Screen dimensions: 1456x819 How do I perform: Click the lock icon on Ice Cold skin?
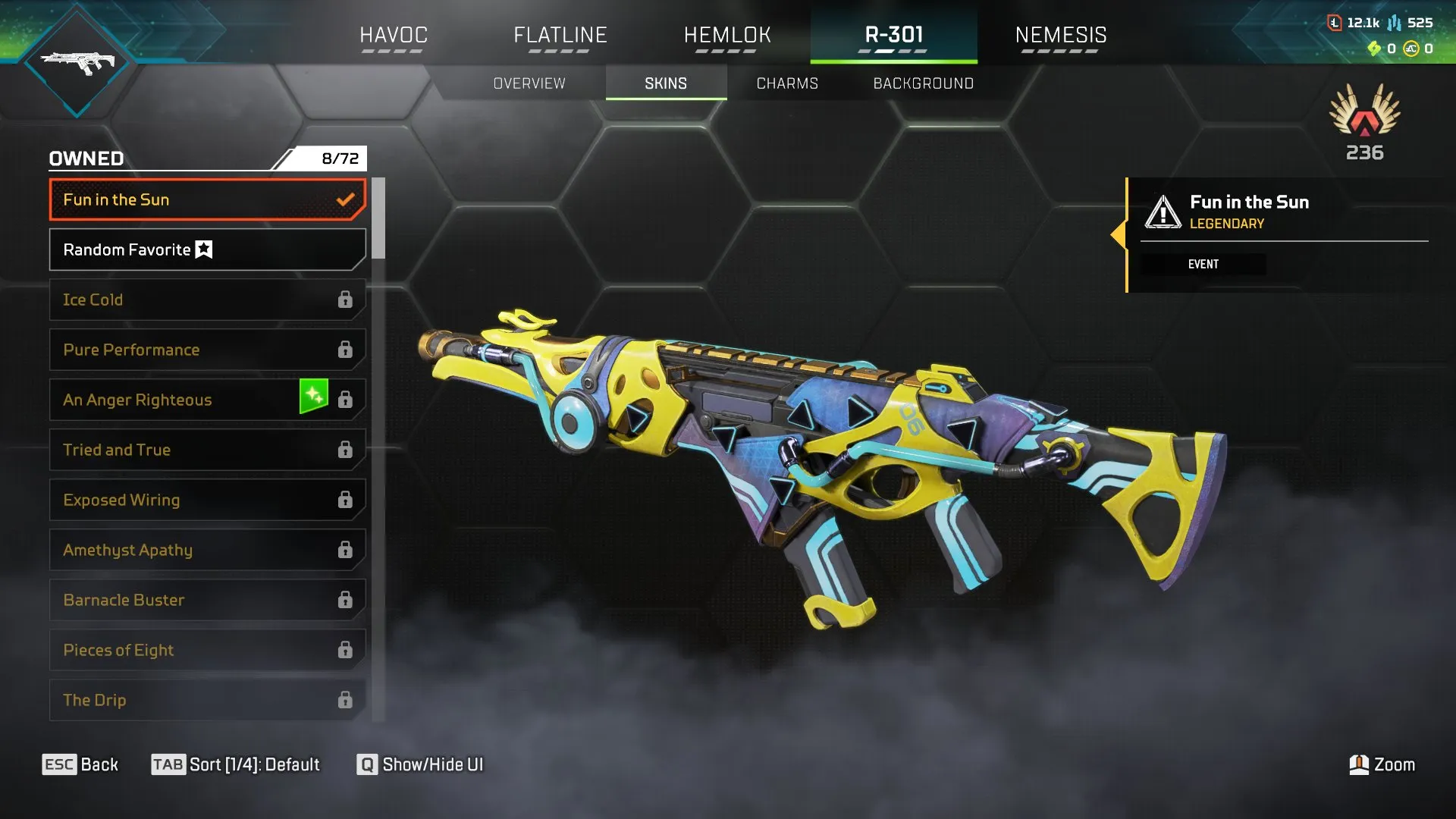coord(347,300)
